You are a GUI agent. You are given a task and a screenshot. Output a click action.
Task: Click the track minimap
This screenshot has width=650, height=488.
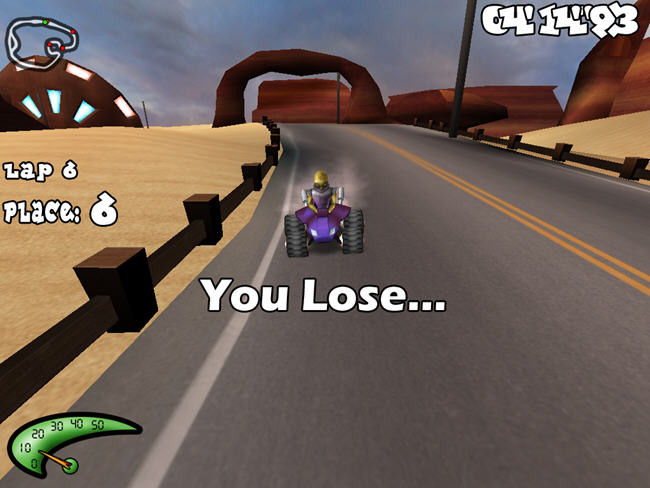[x=43, y=38]
